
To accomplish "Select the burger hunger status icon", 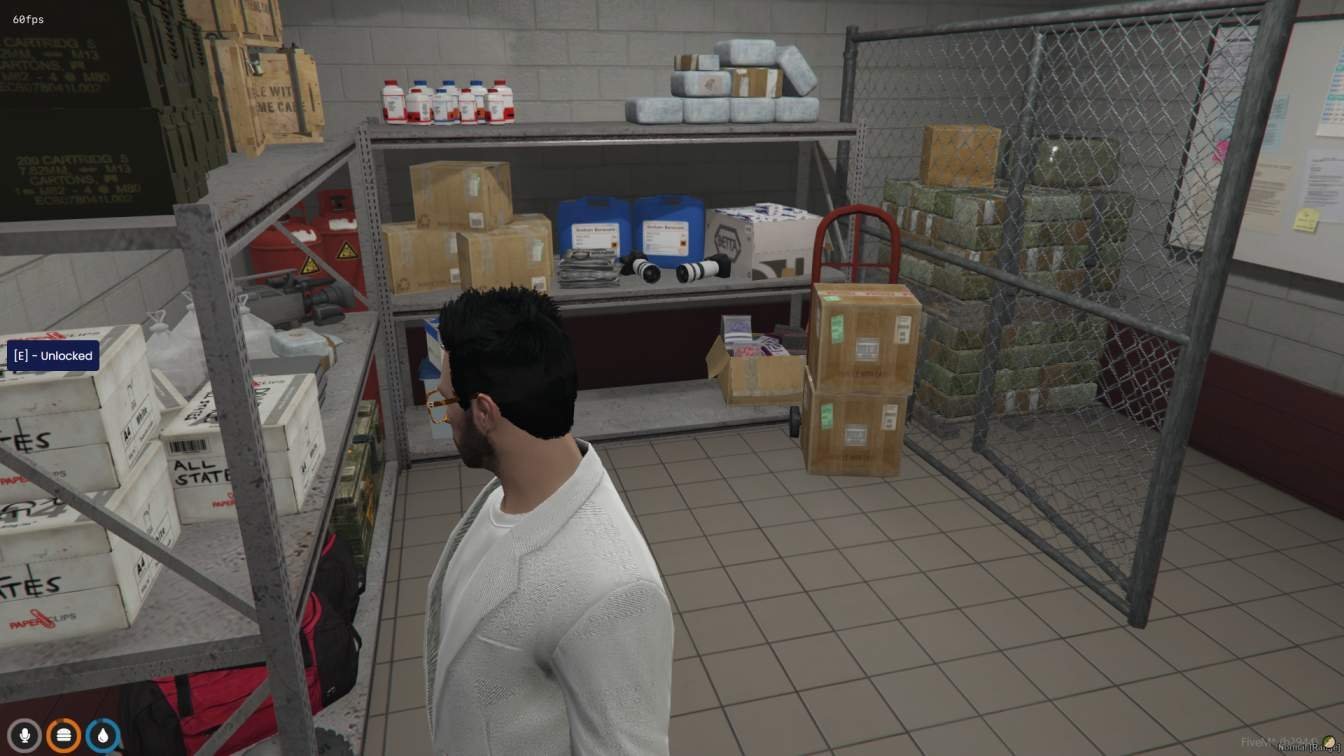I will coord(64,736).
